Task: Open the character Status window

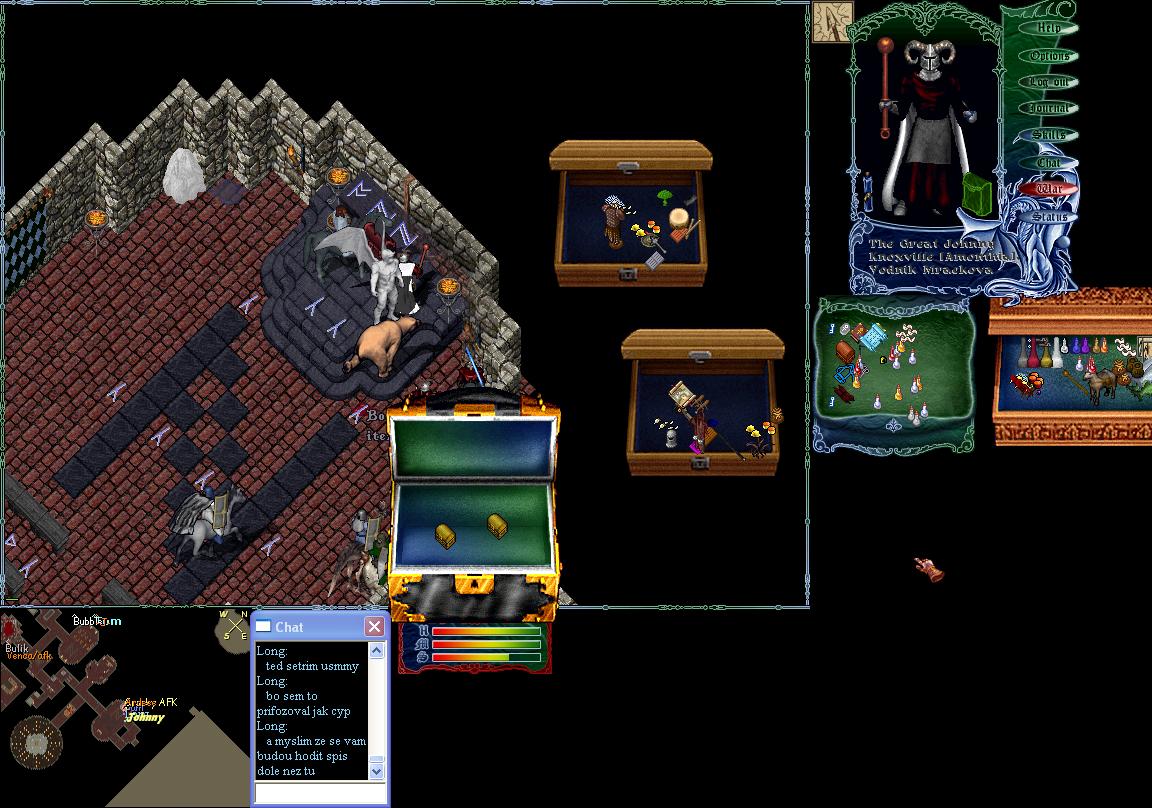Action: click(x=1049, y=215)
